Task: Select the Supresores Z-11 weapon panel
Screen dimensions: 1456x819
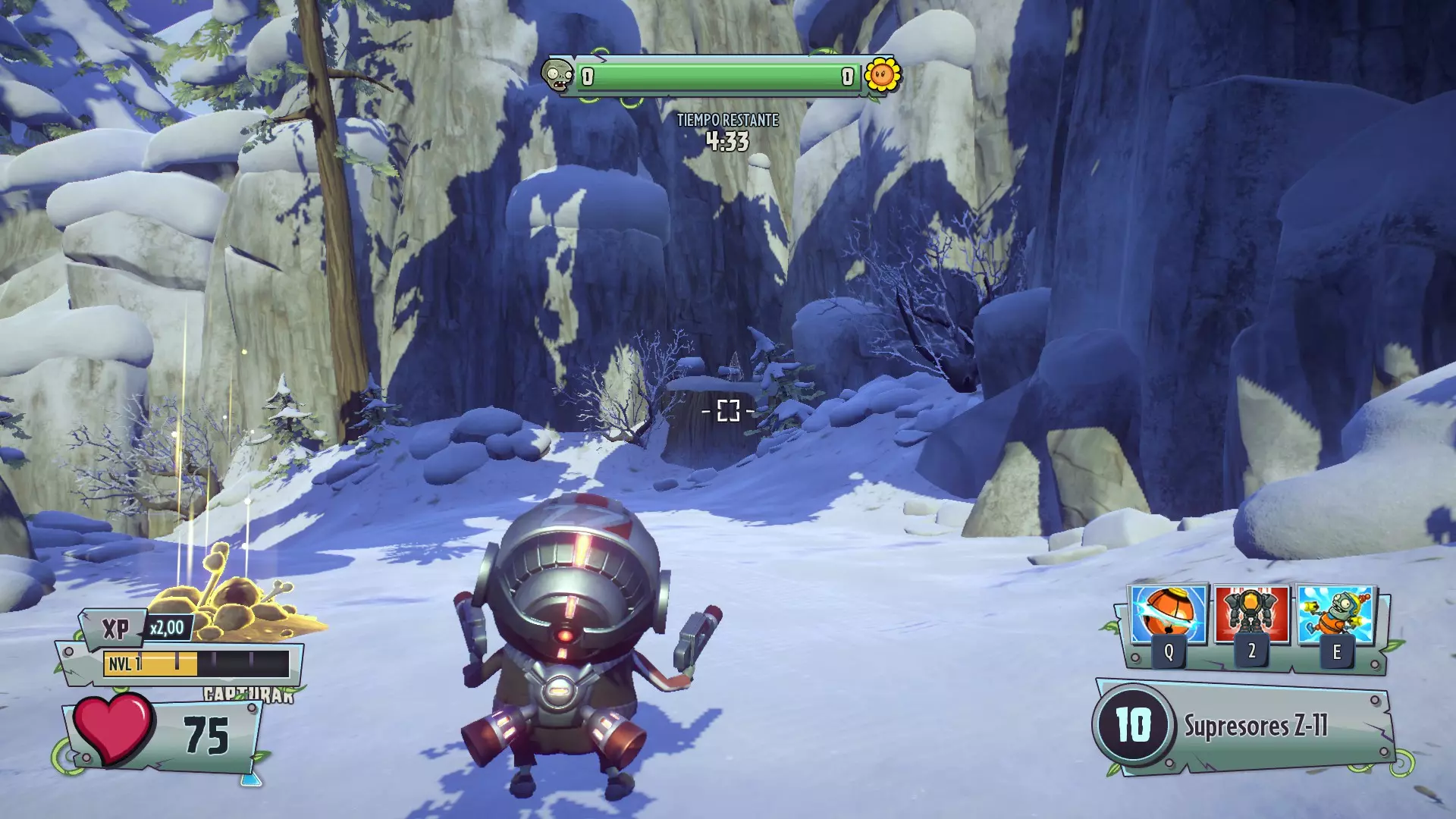Action: click(1244, 726)
